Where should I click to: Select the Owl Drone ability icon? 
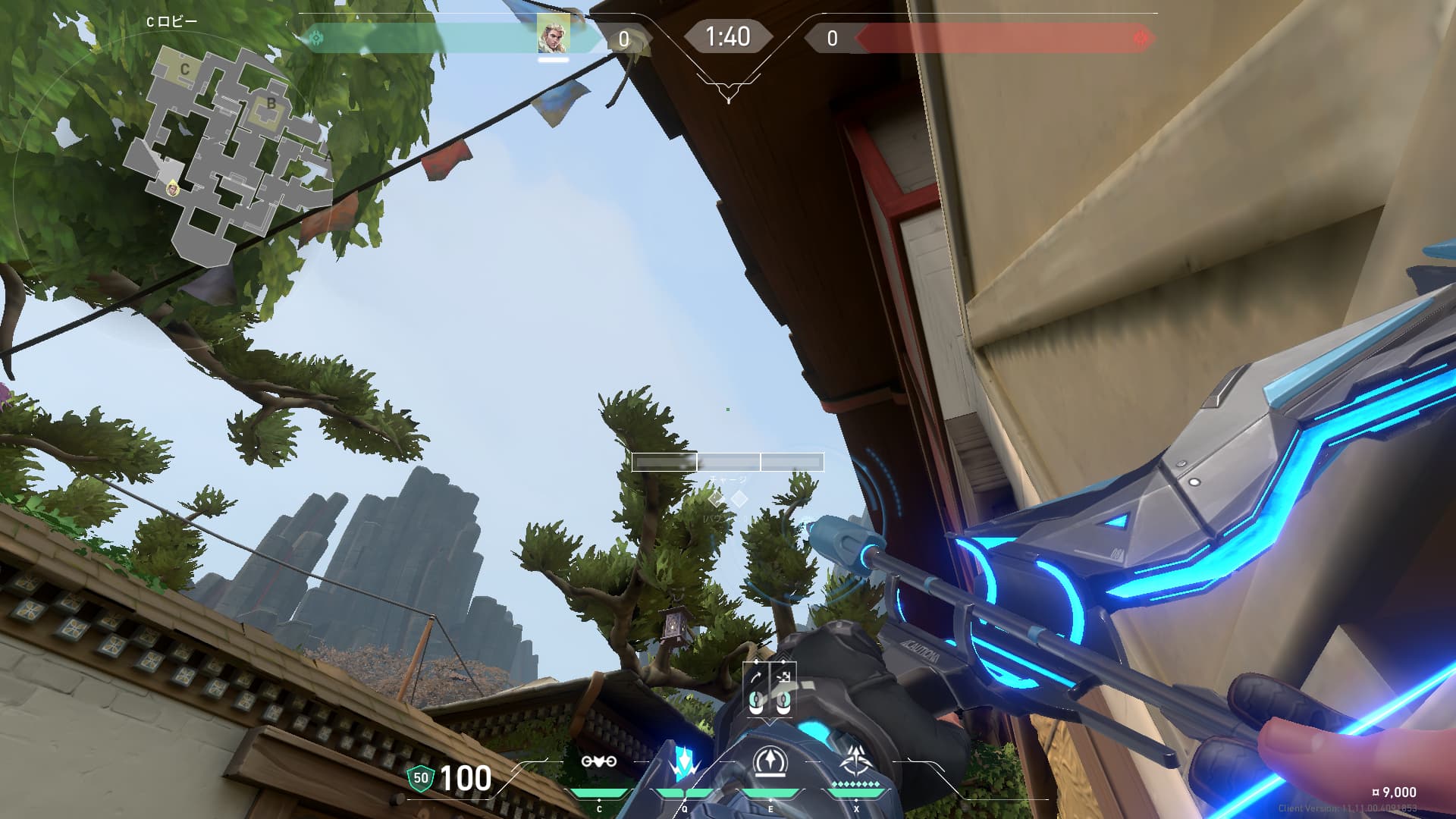pos(598,762)
